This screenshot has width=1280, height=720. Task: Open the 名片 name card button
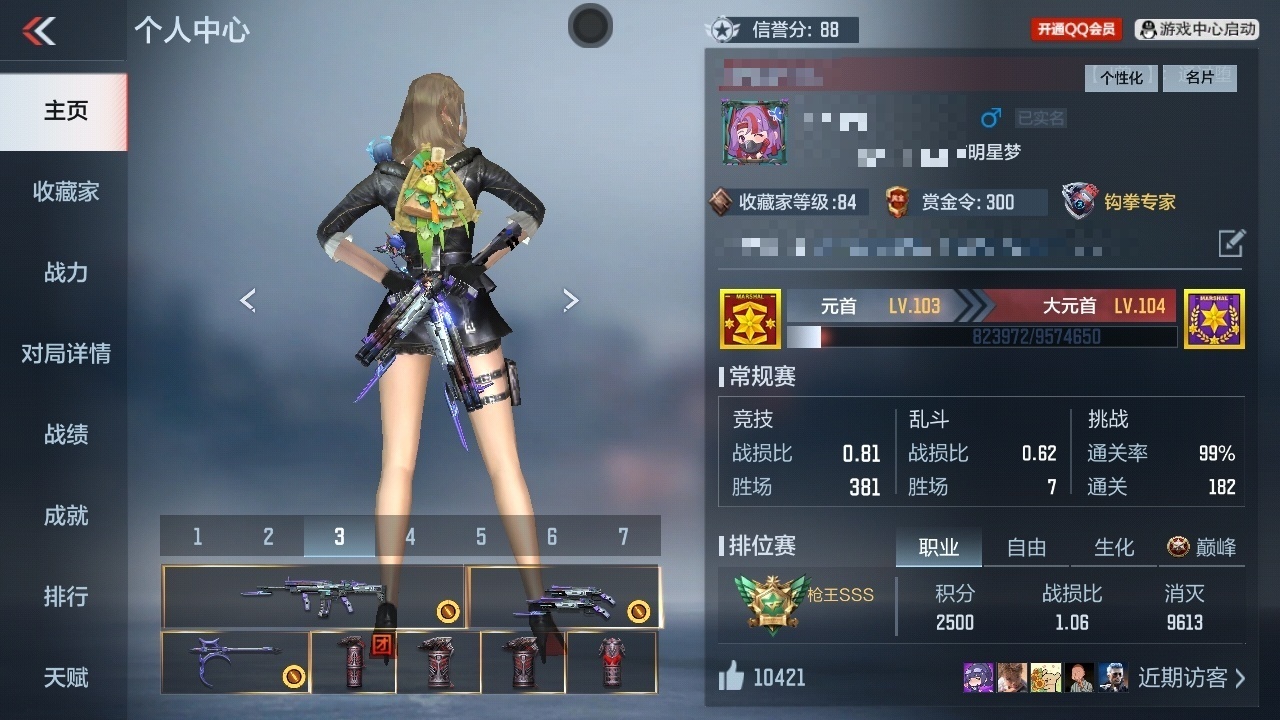[x=1200, y=78]
